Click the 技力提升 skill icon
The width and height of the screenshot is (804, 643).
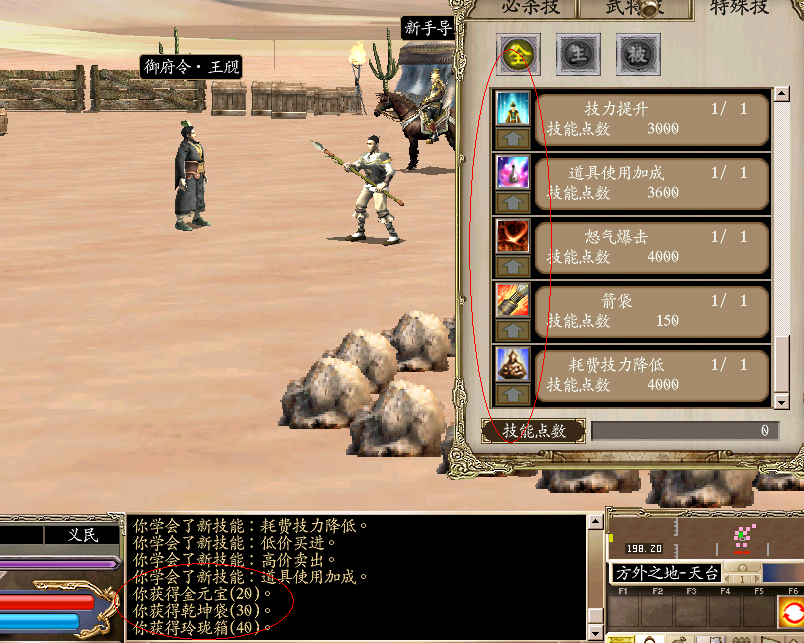tap(514, 108)
